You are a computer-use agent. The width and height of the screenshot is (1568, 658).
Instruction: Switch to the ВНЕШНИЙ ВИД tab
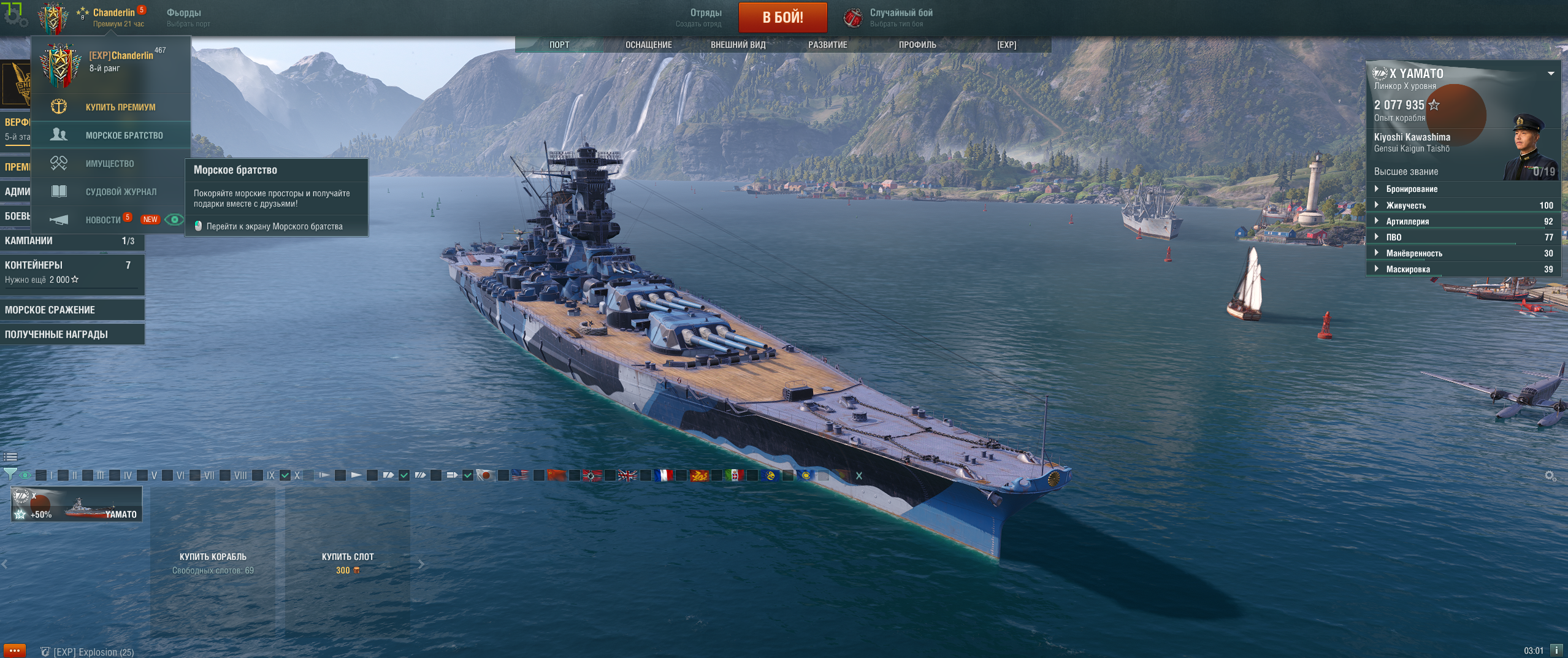(x=738, y=45)
